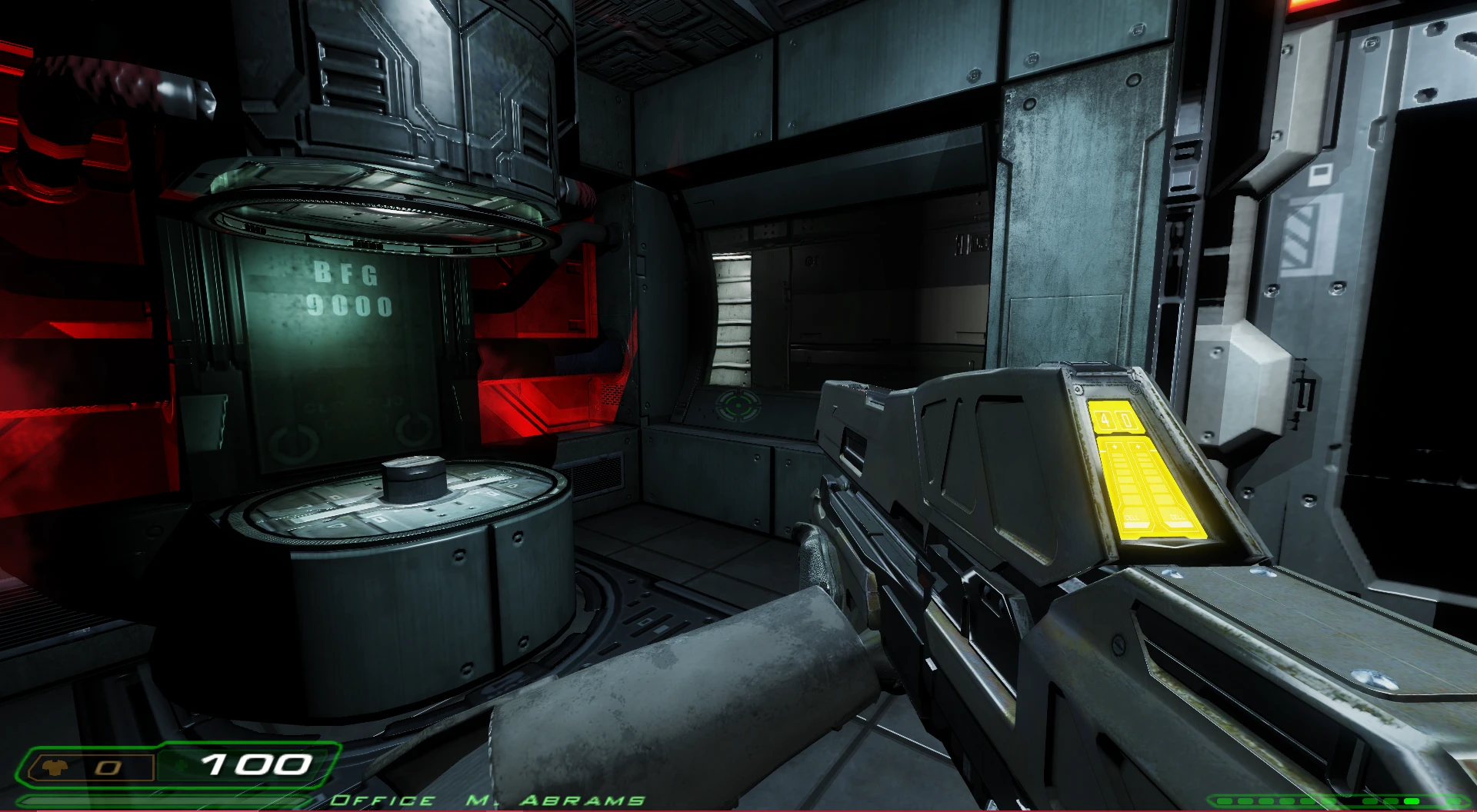Image resolution: width=1477 pixels, height=812 pixels.
Task: Toggle the brightest stamina segment on the bottom-right bar
Action: coord(1412,801)
